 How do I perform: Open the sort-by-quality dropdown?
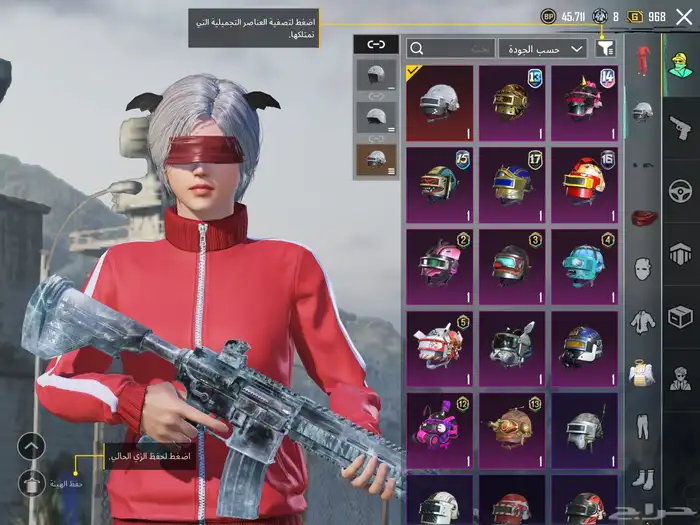coord(544,48)
